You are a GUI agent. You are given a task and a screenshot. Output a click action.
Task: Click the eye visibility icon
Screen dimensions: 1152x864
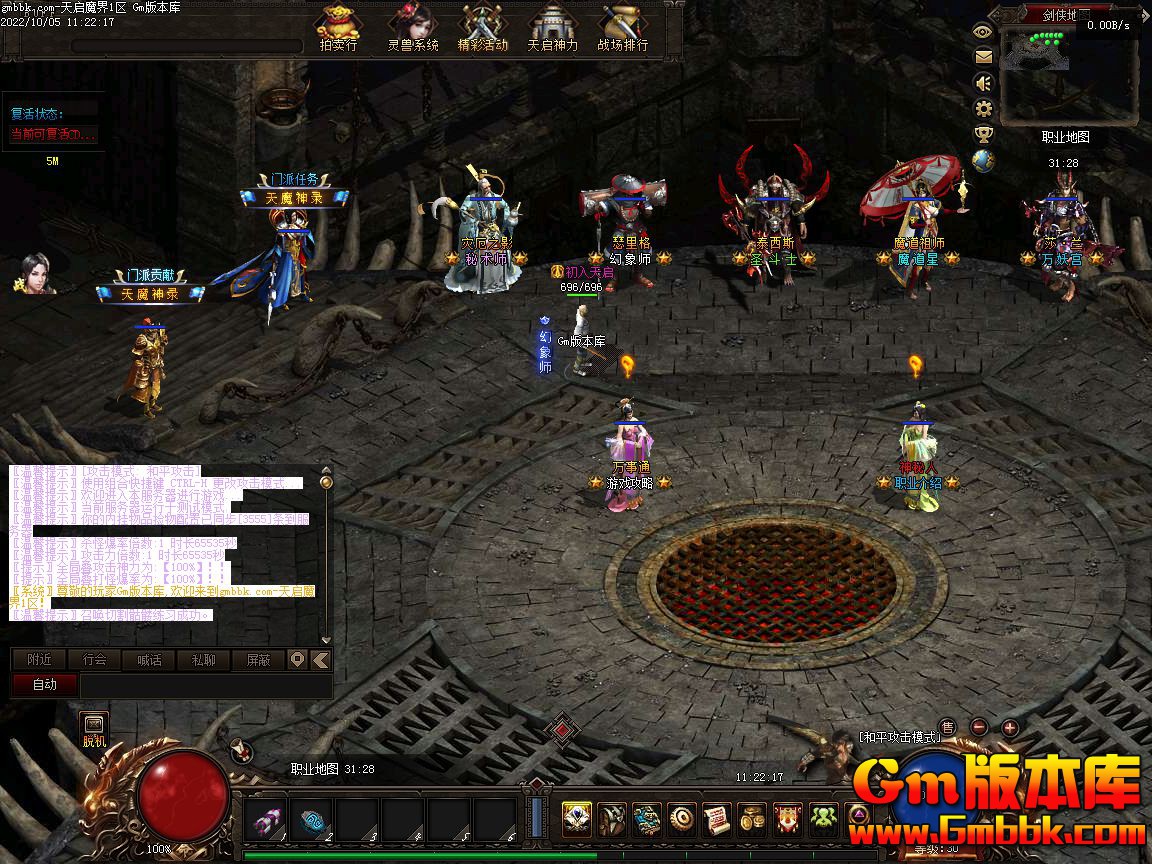pos(983,31)
